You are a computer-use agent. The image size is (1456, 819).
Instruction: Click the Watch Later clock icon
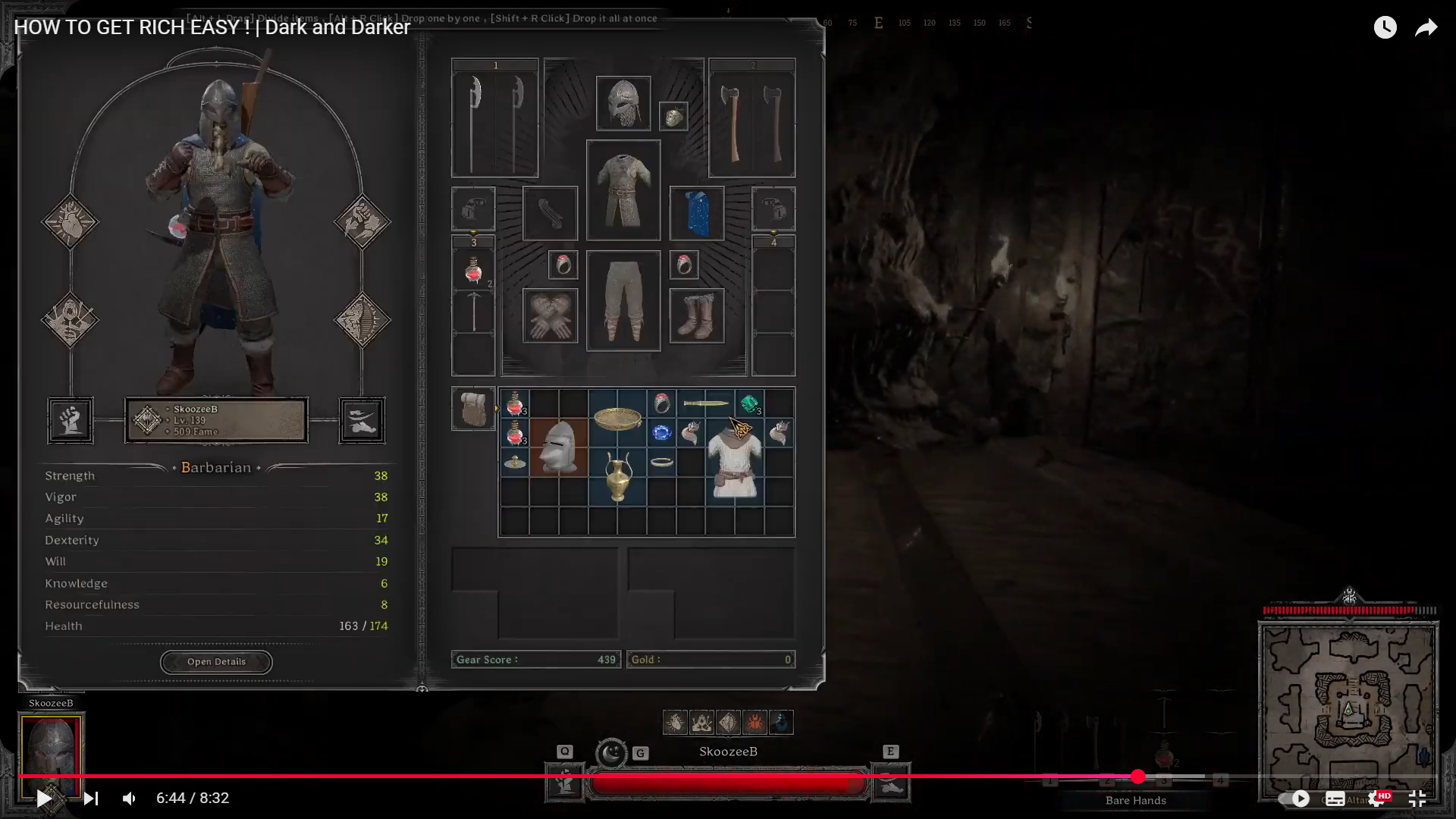pos(1385,27)
